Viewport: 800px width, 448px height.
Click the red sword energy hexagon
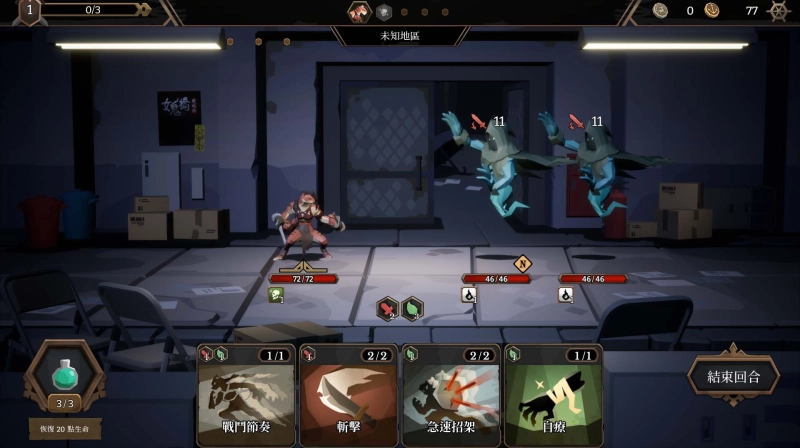pos(387,309)
